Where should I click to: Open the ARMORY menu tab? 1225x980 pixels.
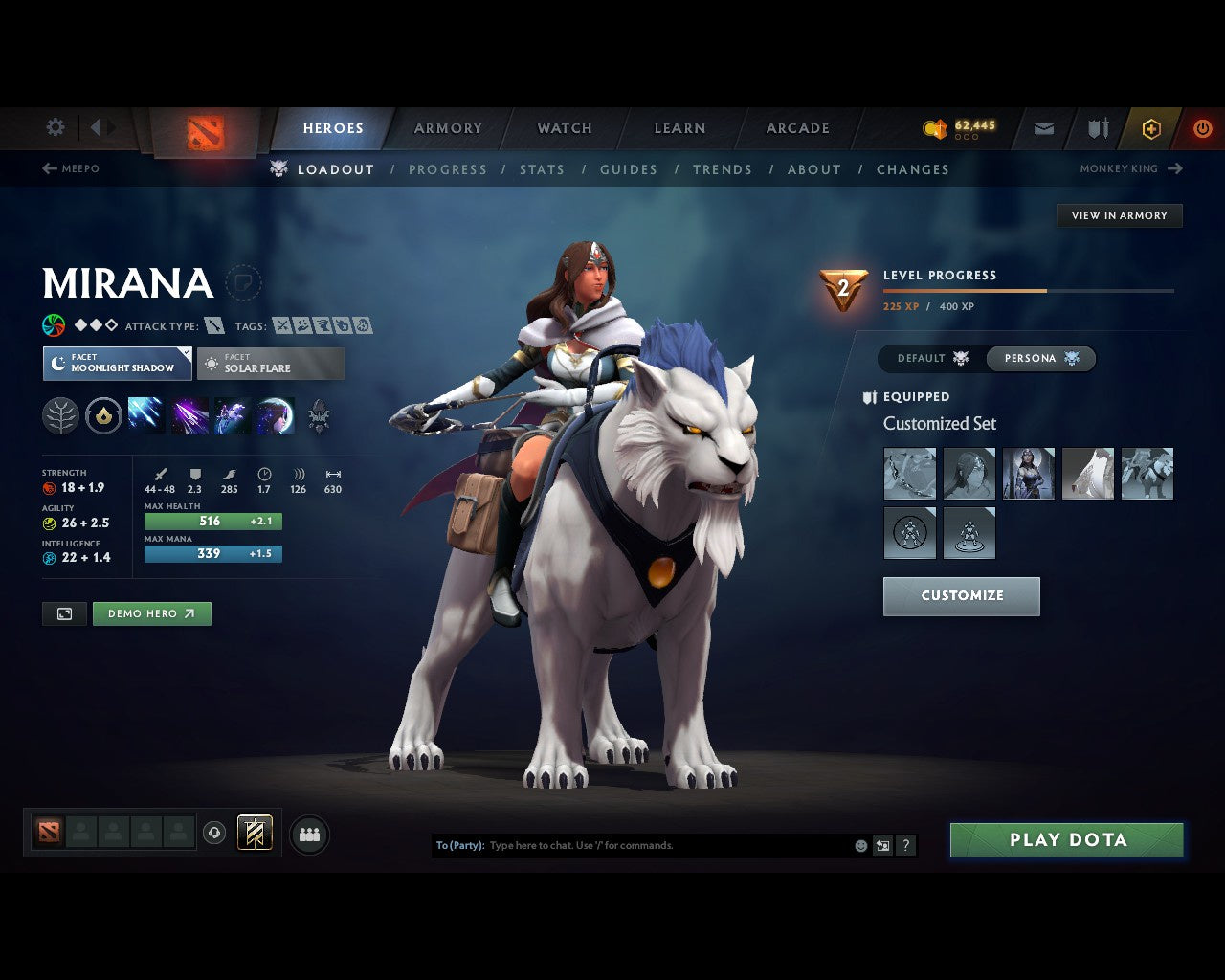click(x=447, y=127)
